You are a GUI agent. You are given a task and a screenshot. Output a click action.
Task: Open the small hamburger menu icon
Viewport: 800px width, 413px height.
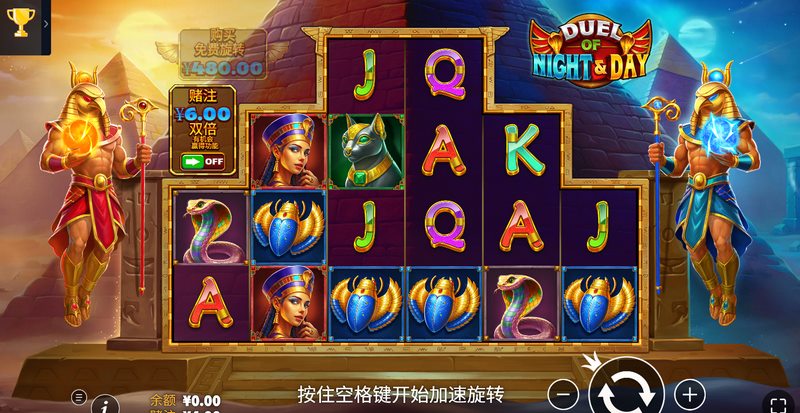[79, 396]
